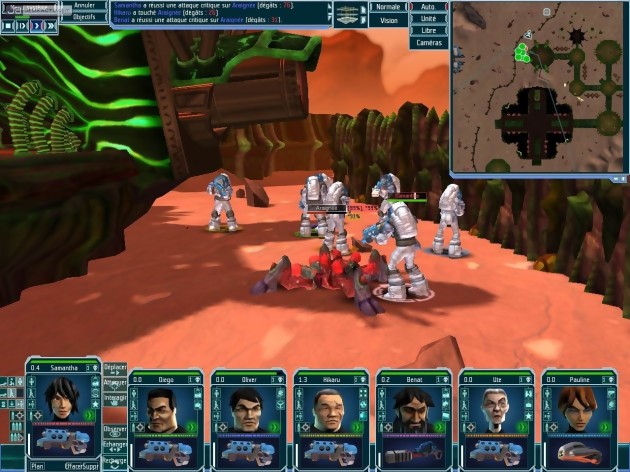Choose the Unité camera option
Image resolution: width=630 pixels, height=472 pixels.
428,19
